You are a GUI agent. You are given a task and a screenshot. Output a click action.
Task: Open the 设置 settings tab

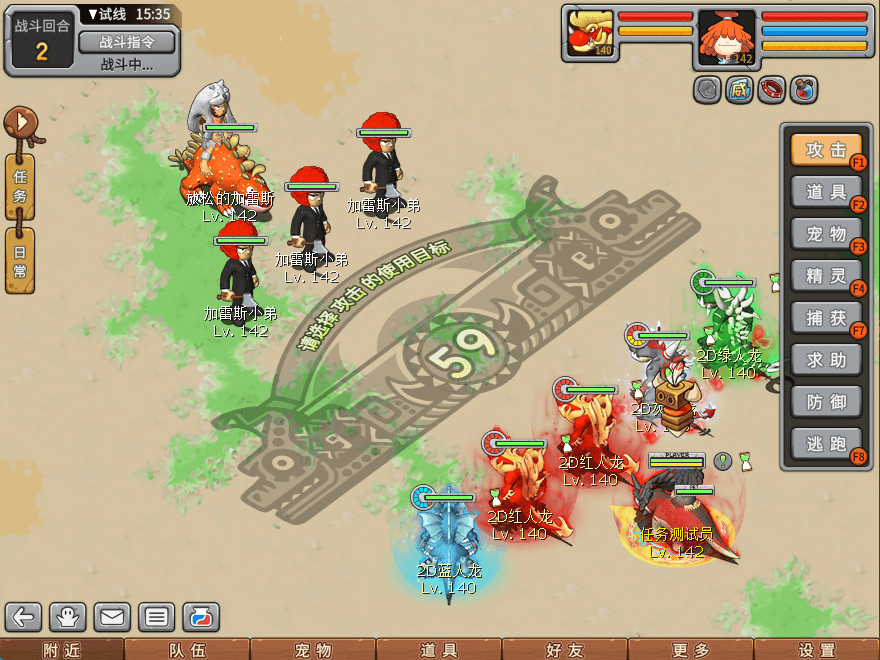pos(817,650)
